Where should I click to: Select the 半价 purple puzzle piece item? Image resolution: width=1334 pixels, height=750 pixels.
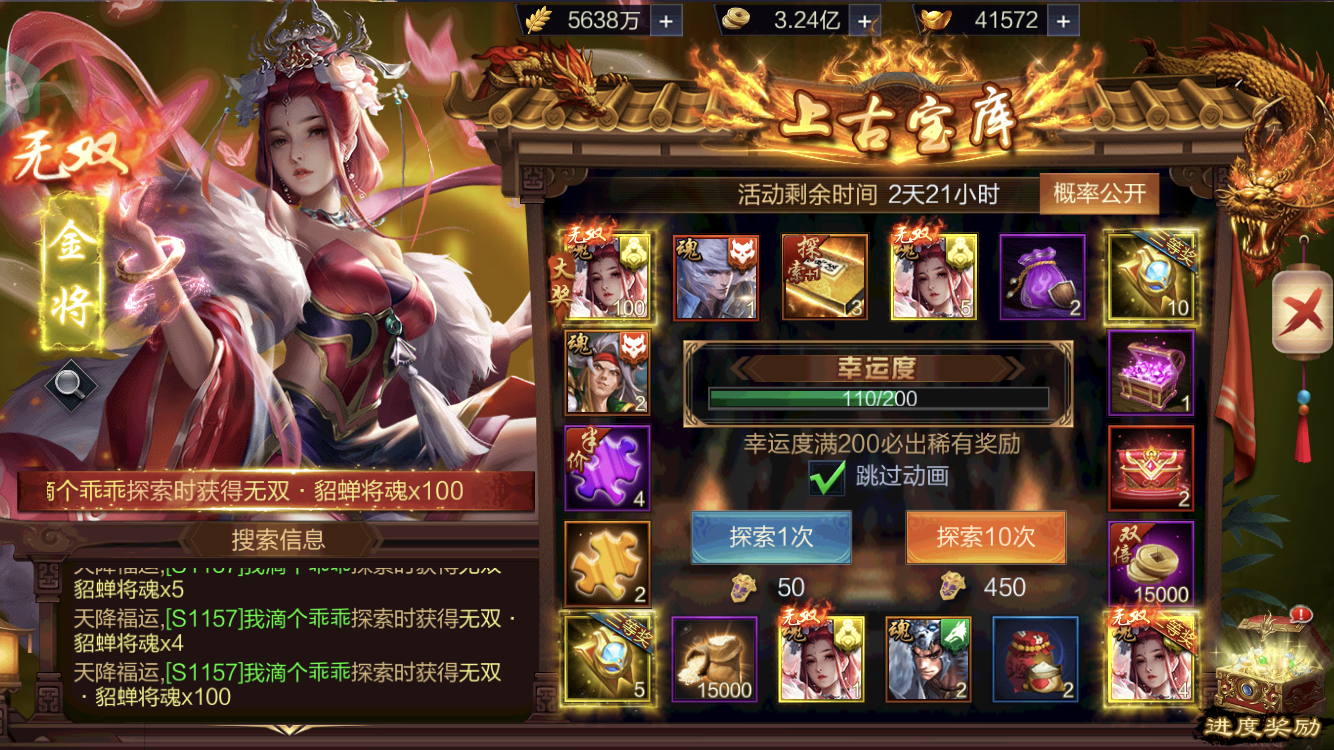click(x=609, y=467)
